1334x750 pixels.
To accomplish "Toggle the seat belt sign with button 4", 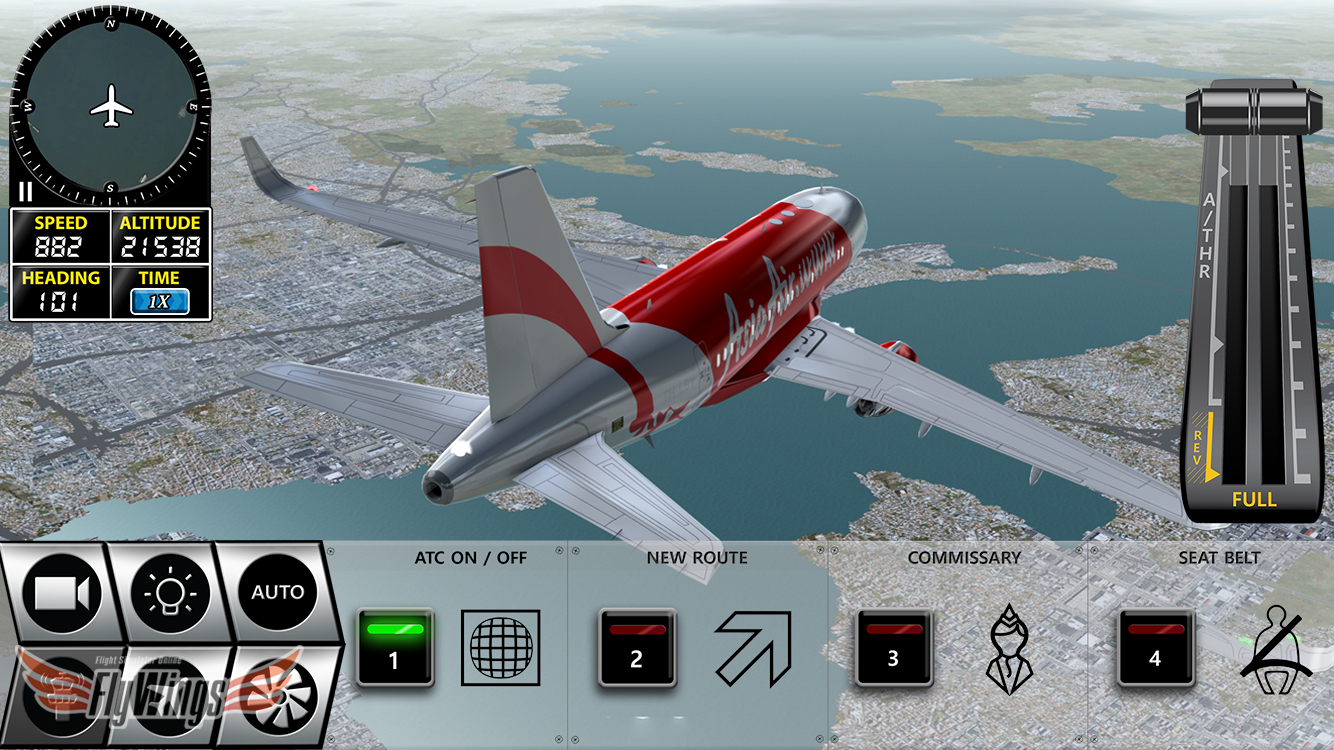I will click(x=1155, y=647).
